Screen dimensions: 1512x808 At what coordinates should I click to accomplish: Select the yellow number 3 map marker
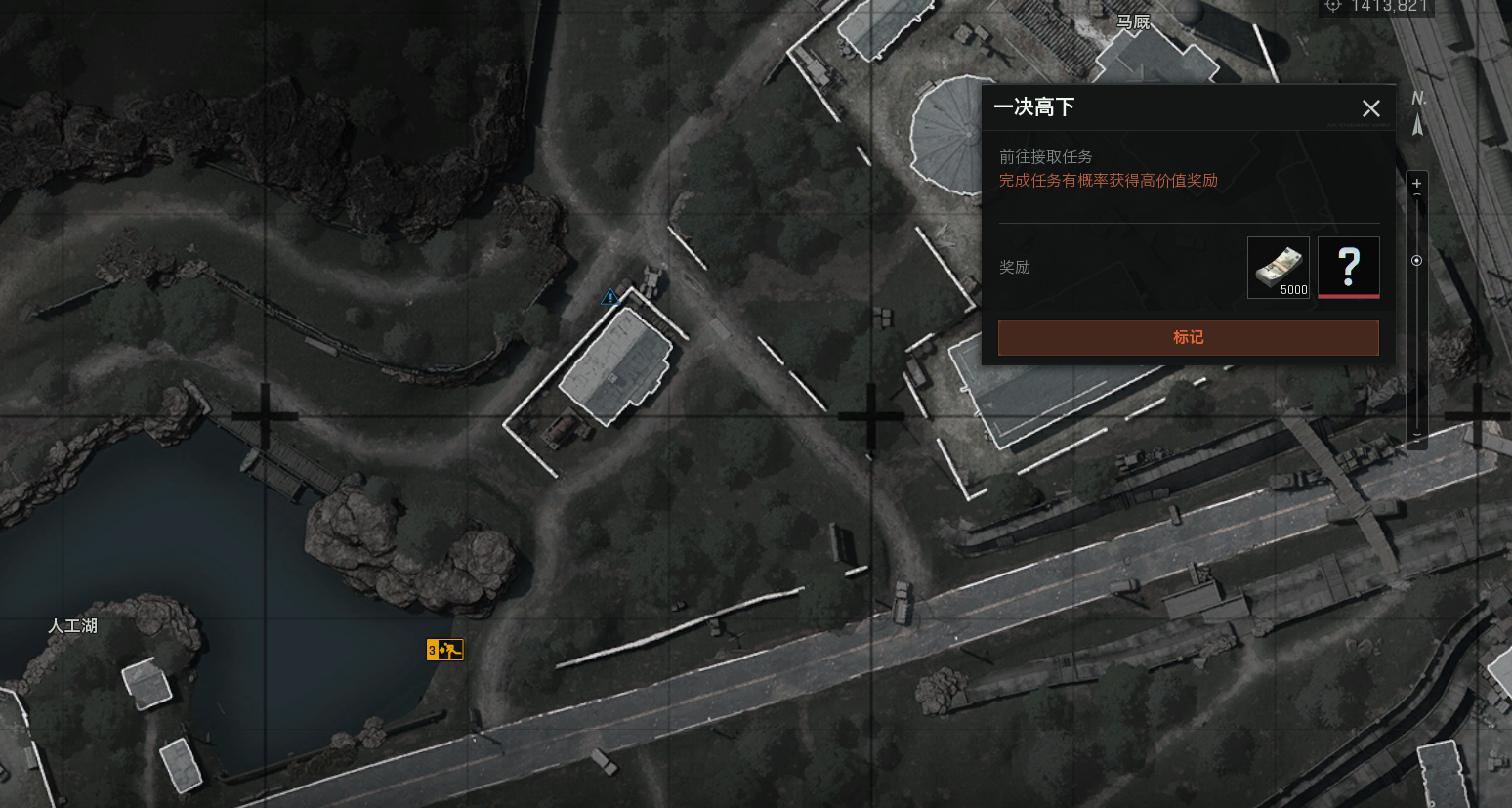click(x=444, y=650)
